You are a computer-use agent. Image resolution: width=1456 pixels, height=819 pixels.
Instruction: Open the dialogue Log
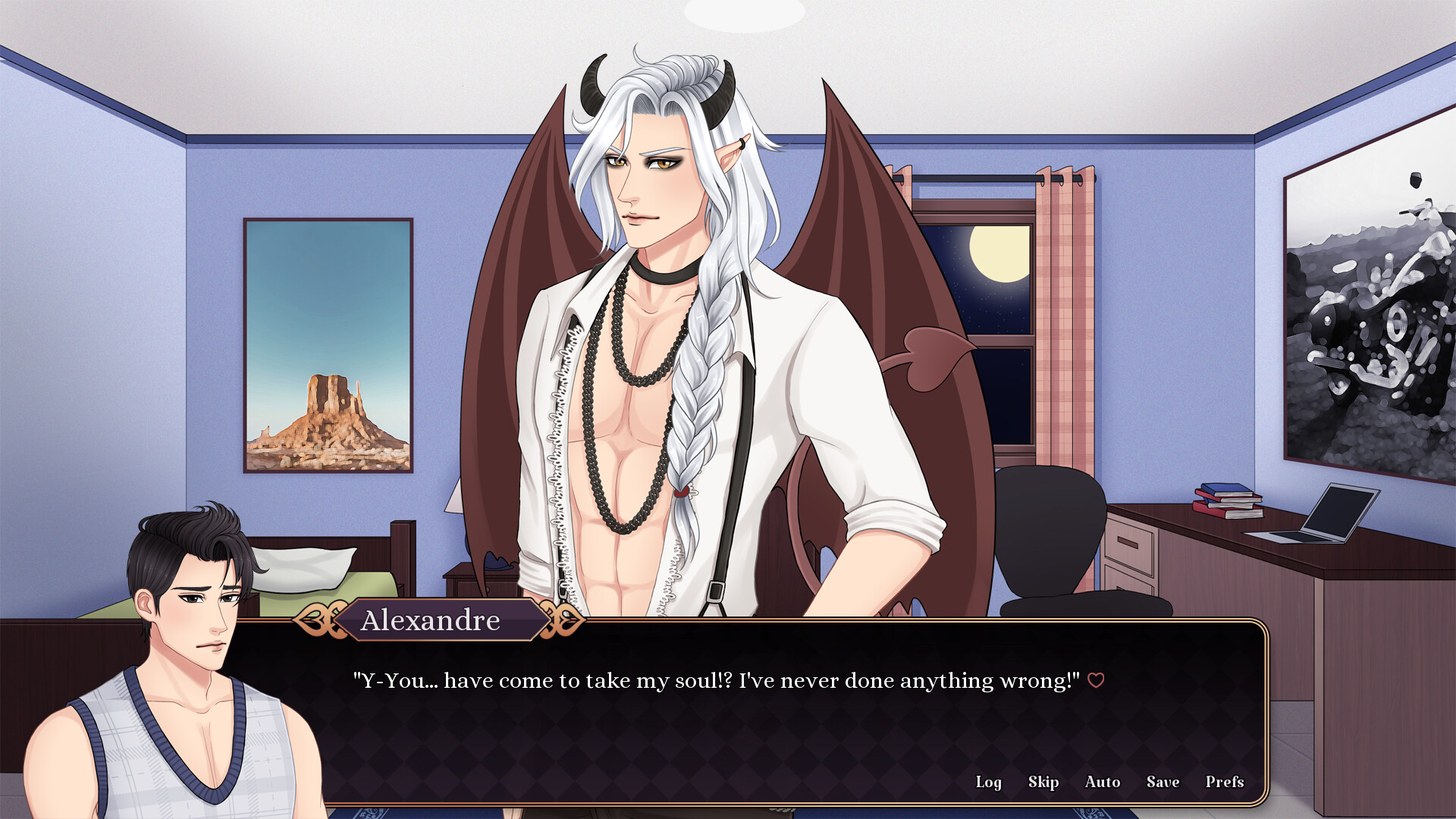pos(988,782)
